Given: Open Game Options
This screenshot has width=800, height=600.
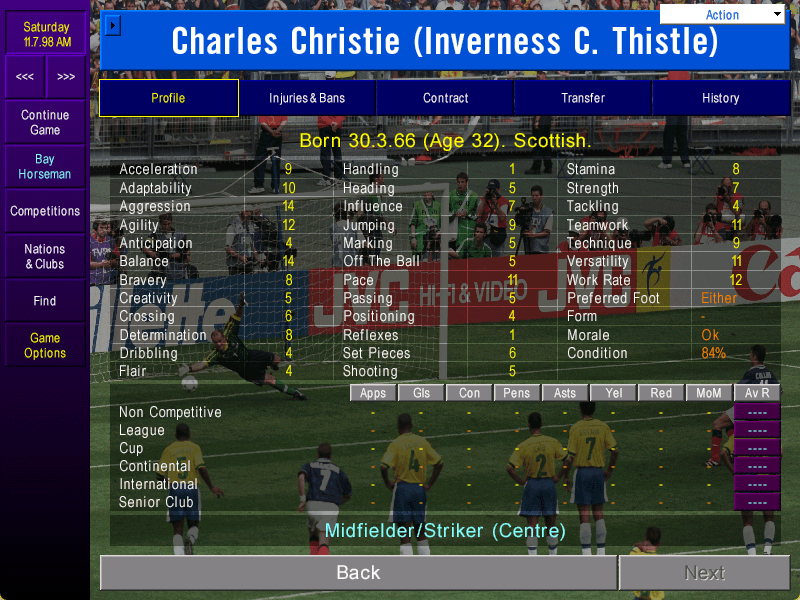Looking at the screenshot, I should point(45,346).
